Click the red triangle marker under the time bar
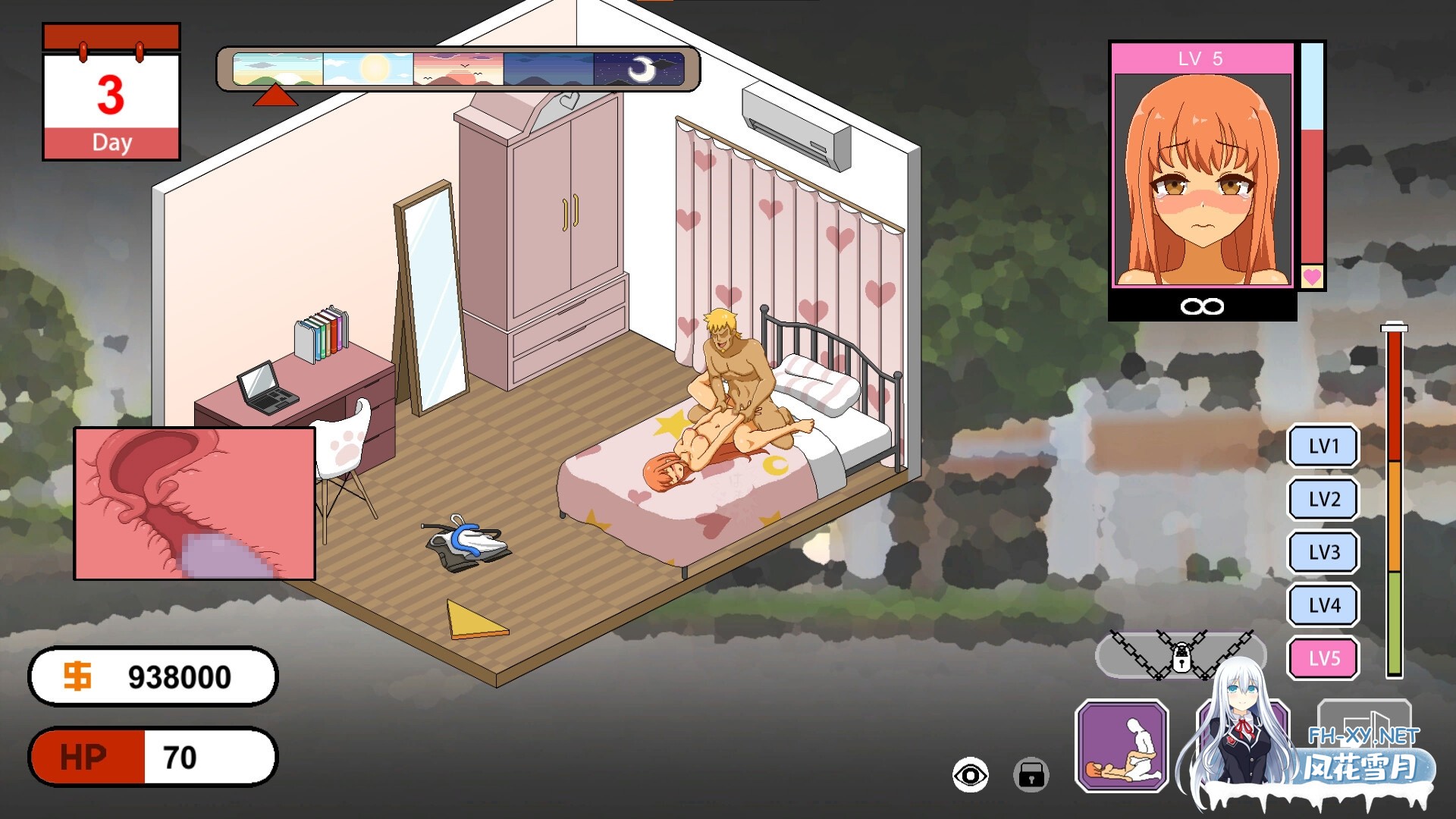Image resolution: width=1456 pixels, height=819 pixels. [x=275, y=95]
